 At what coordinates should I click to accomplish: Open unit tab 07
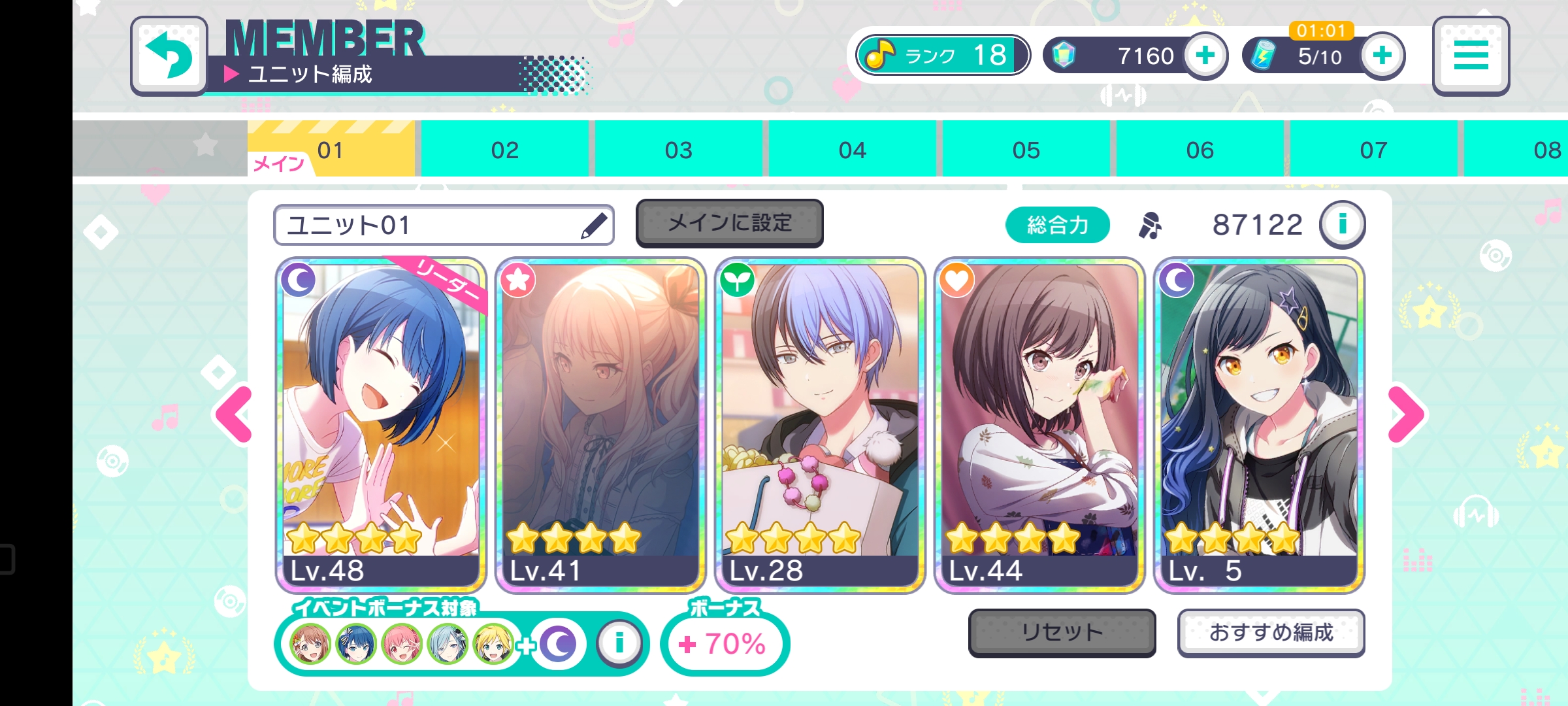(1373, 150)
